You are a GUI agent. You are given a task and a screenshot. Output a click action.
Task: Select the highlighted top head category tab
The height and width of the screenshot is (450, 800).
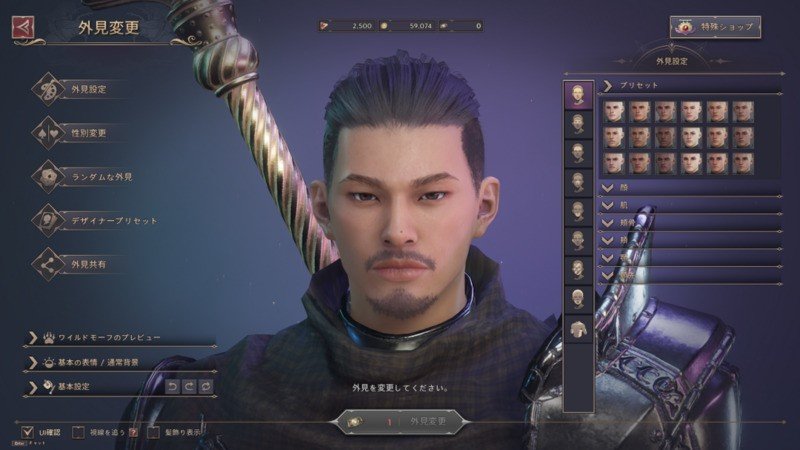pos(578,95)
